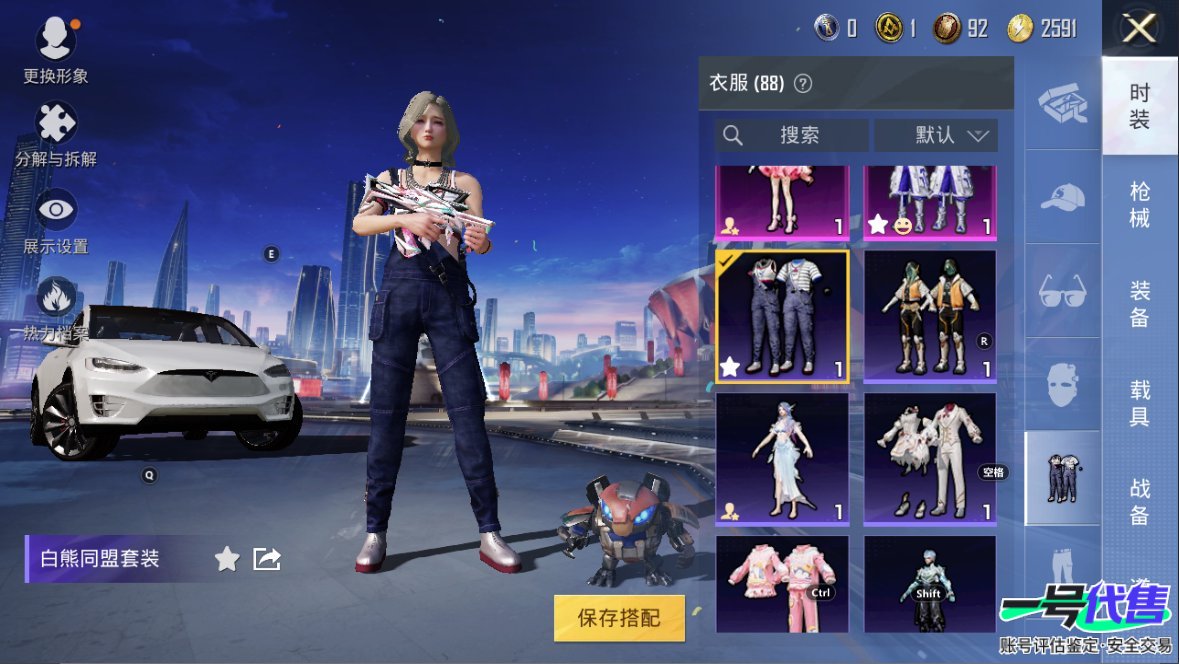Open 展示设置 display settings

pyautogui.click(x=56, y=210)
